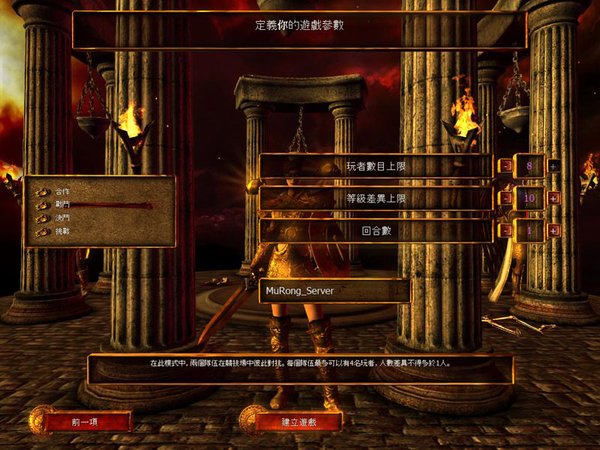Increase the 玩者數目上限 player limit
This screenshot has width=600, height=450.
pos(553,166)
